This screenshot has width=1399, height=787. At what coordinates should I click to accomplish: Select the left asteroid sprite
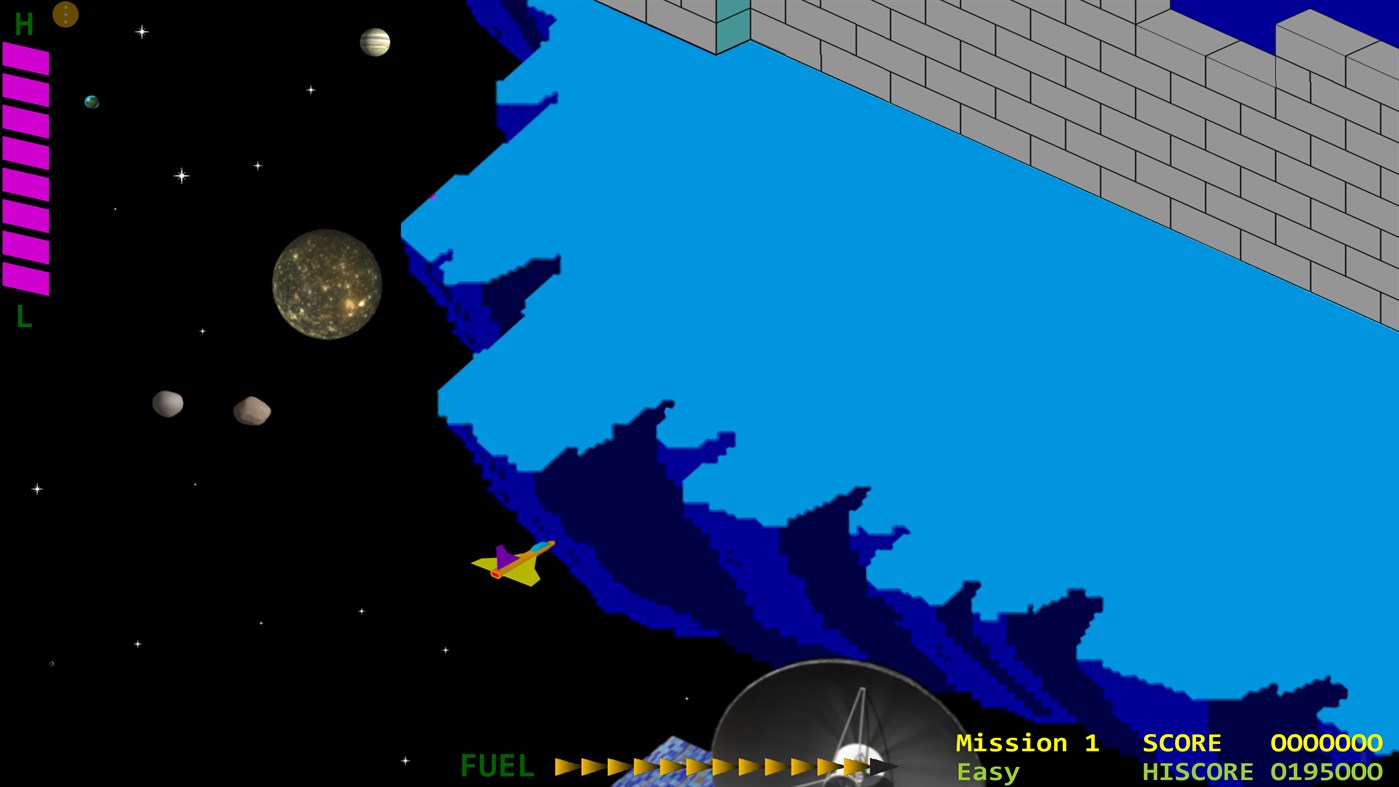coord(167,404)
